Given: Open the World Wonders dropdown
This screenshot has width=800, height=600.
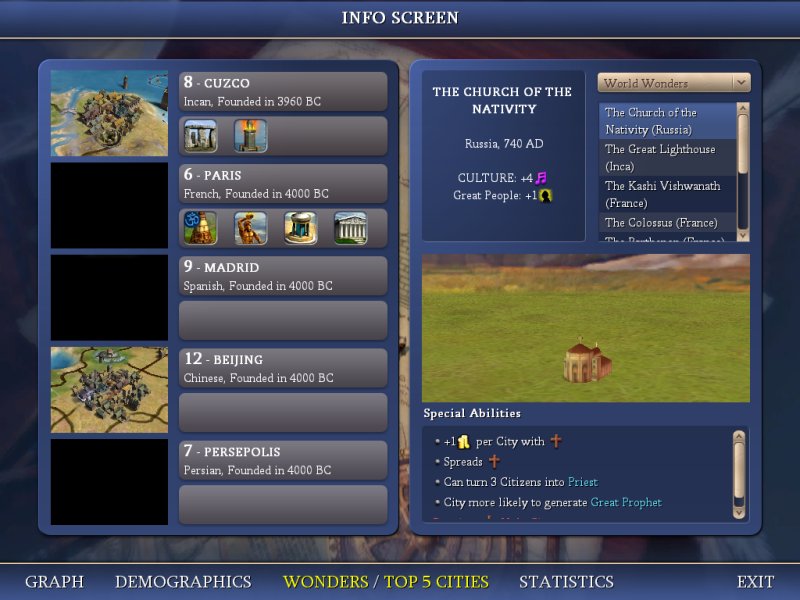Looking at the screenshot, I should pyautogui.click(x=674, y=83).
